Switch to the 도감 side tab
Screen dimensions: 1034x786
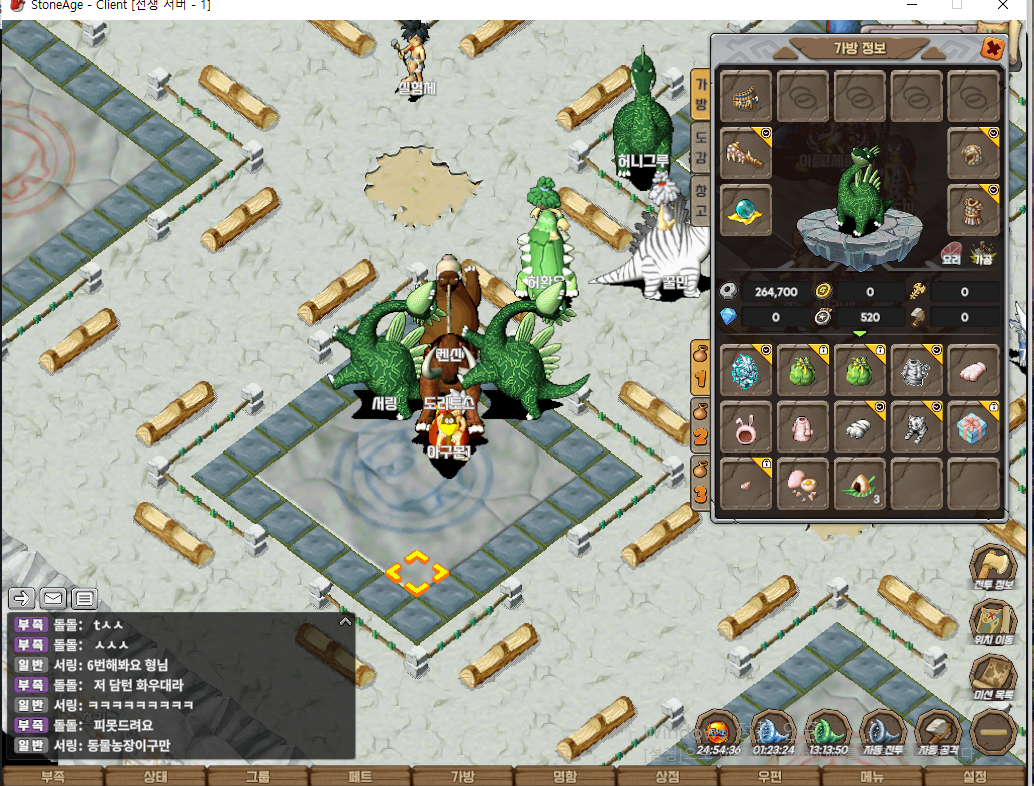701,148
